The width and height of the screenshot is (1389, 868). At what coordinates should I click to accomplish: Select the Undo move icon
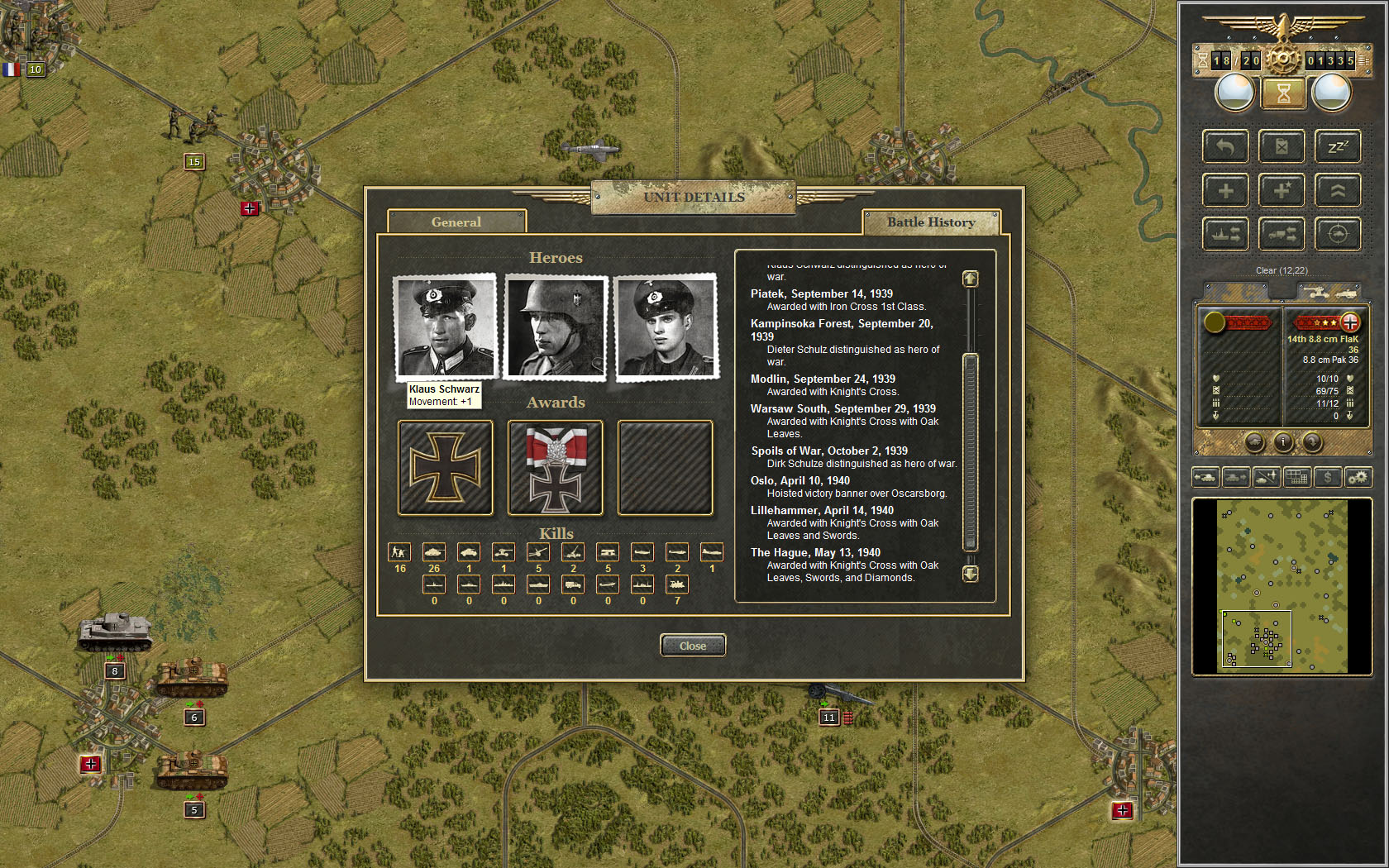1226,146
